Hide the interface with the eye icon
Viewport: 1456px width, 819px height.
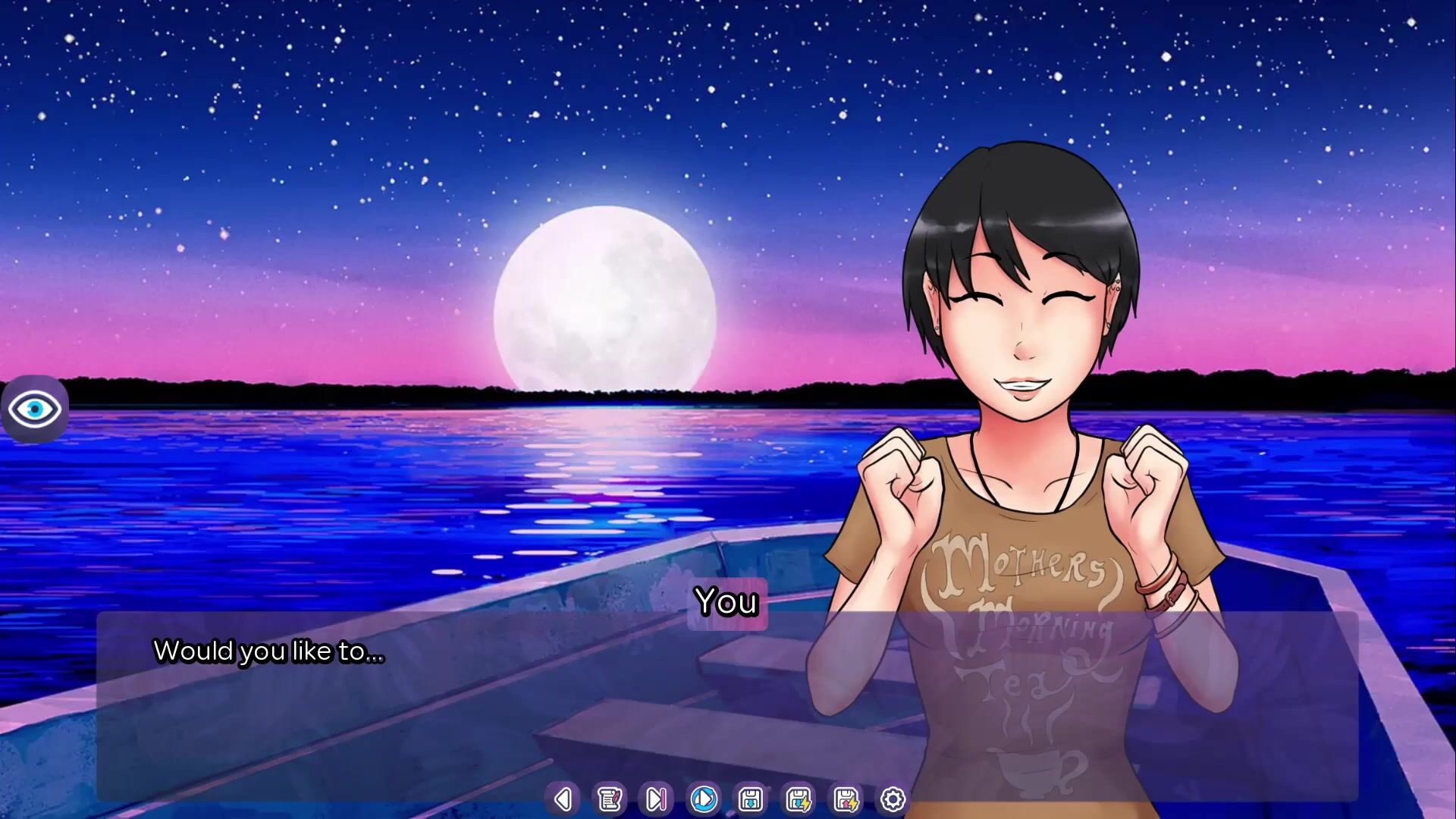point(35,409)
